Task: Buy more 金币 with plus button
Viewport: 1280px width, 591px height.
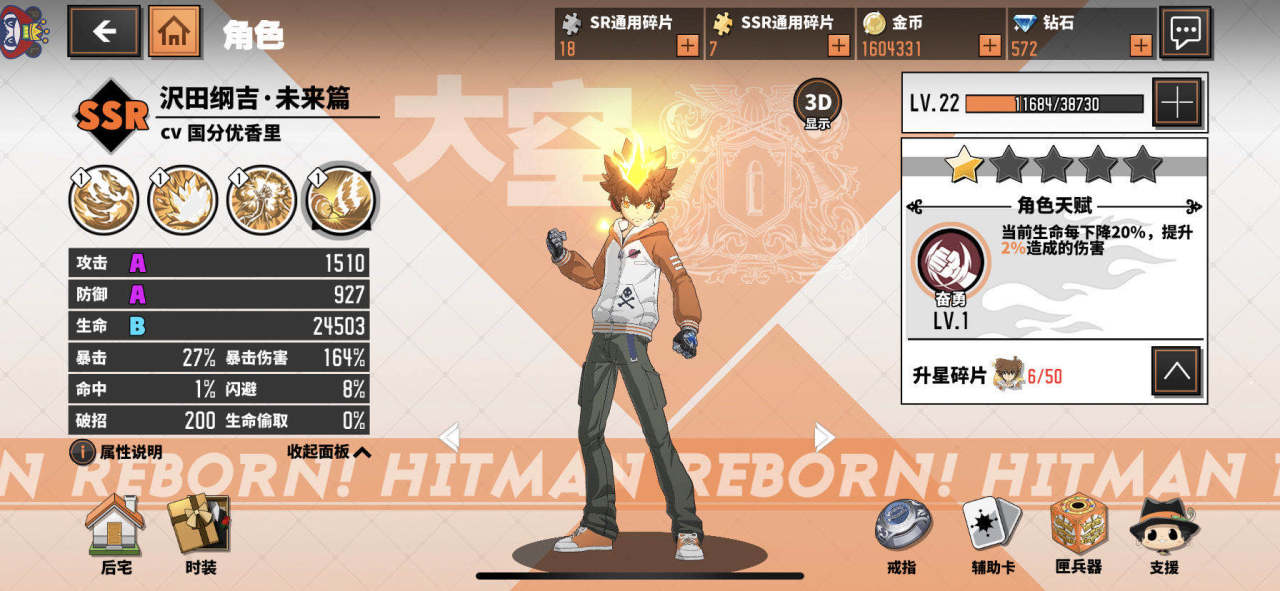Action: [x=989, y=45]
